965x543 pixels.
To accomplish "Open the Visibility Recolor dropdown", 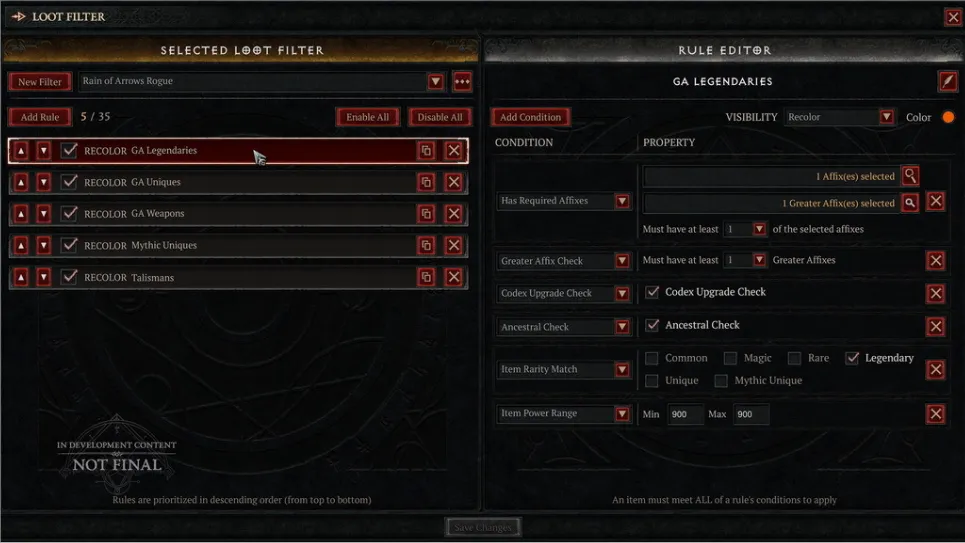I will [x=886, y=117].
